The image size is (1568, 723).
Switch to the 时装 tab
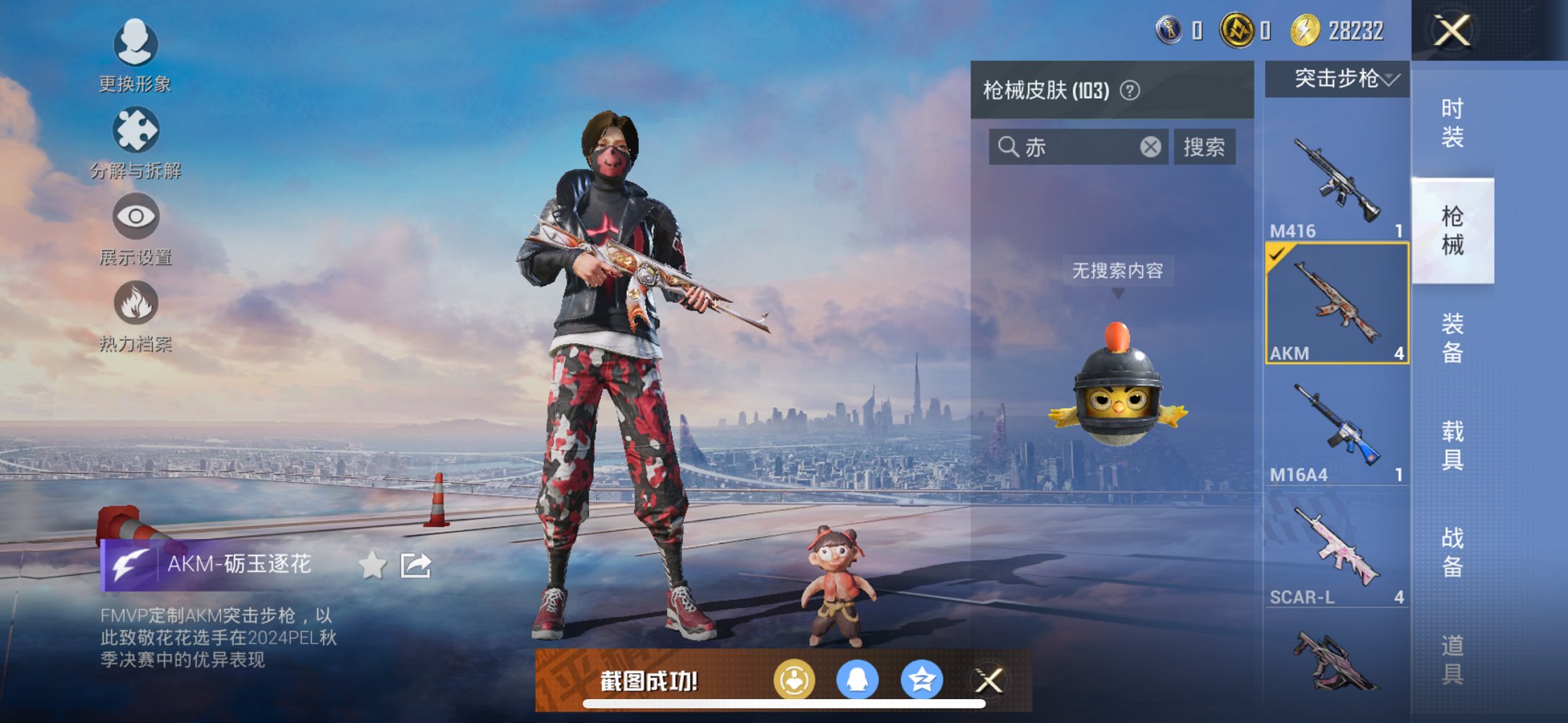(x=1453, y=124)
